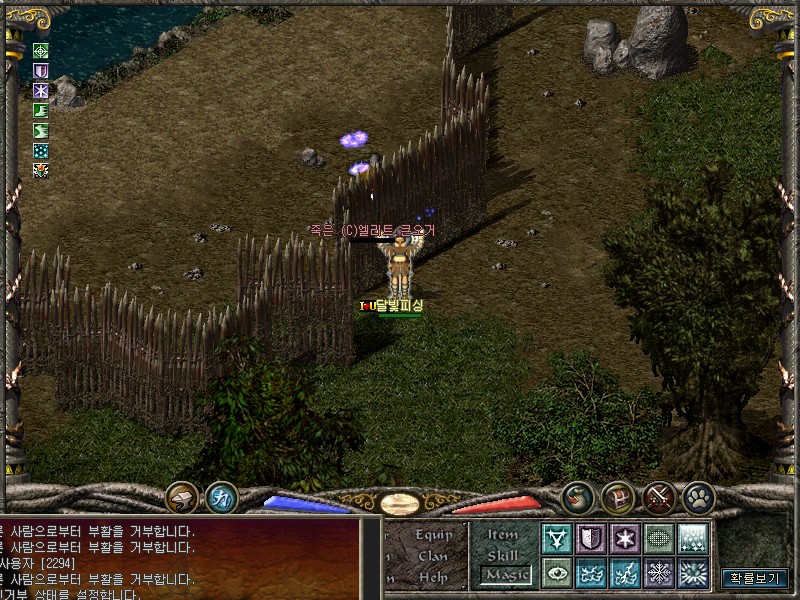The image size is (800, 600).
Task: Click the green serpent round button
Action: (x=578, y=496)
